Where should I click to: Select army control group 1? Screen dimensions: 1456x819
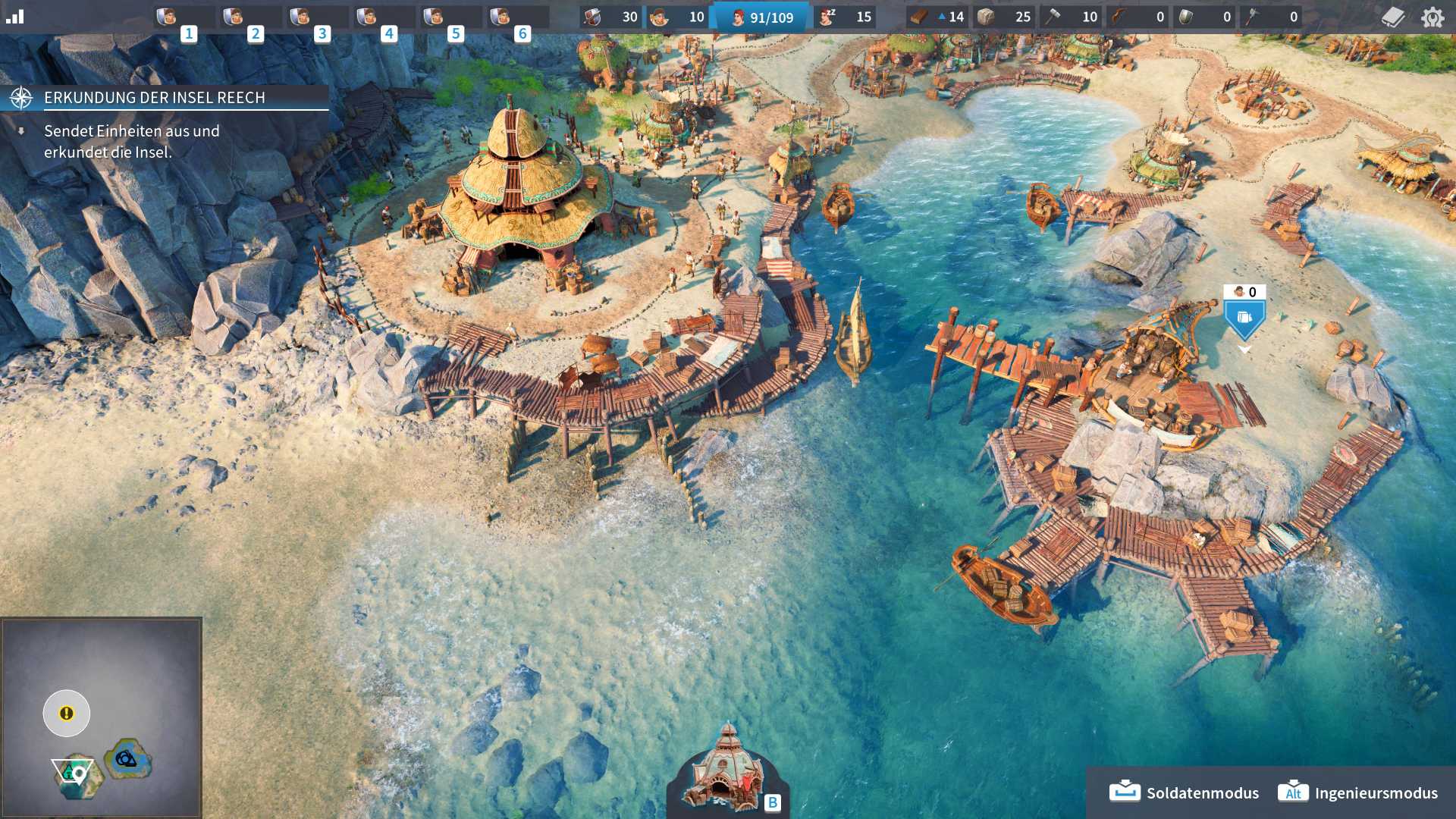click(184, 17)
